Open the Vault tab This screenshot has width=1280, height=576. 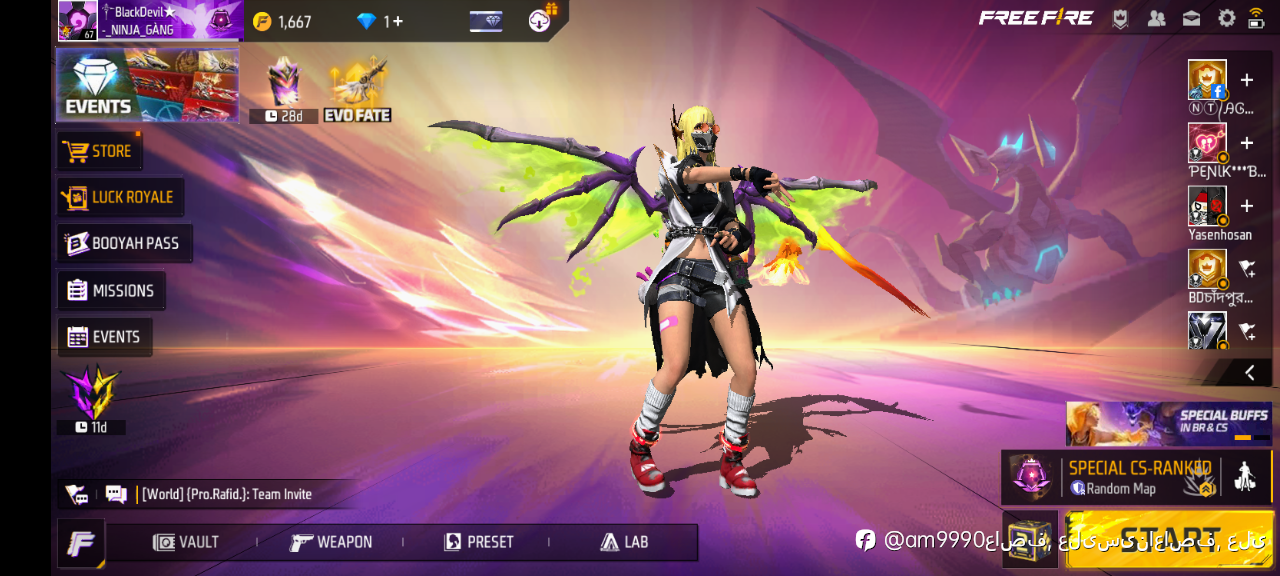(x=186, y=542)
